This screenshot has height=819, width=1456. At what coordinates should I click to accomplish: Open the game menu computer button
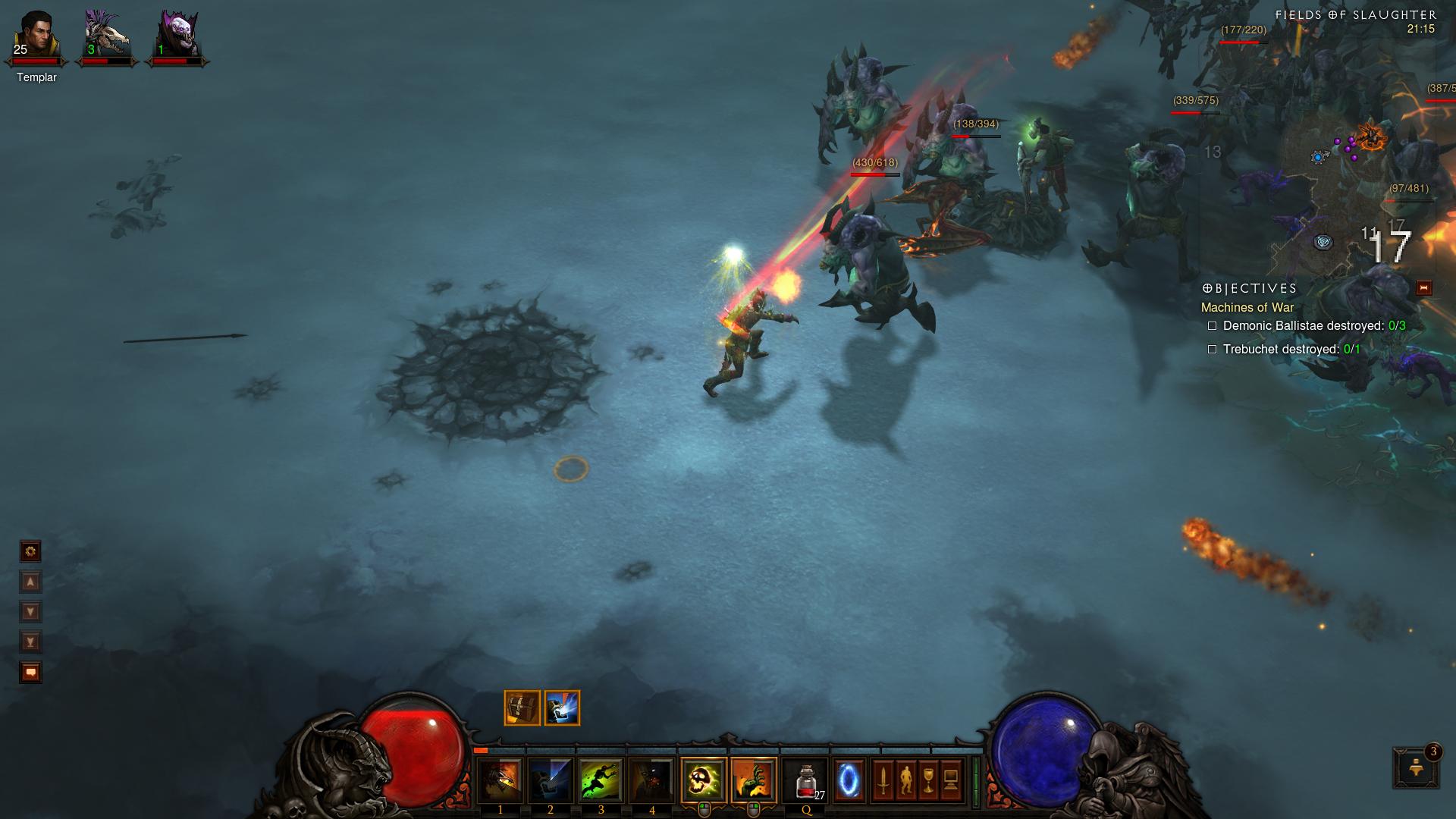point(952,780)
